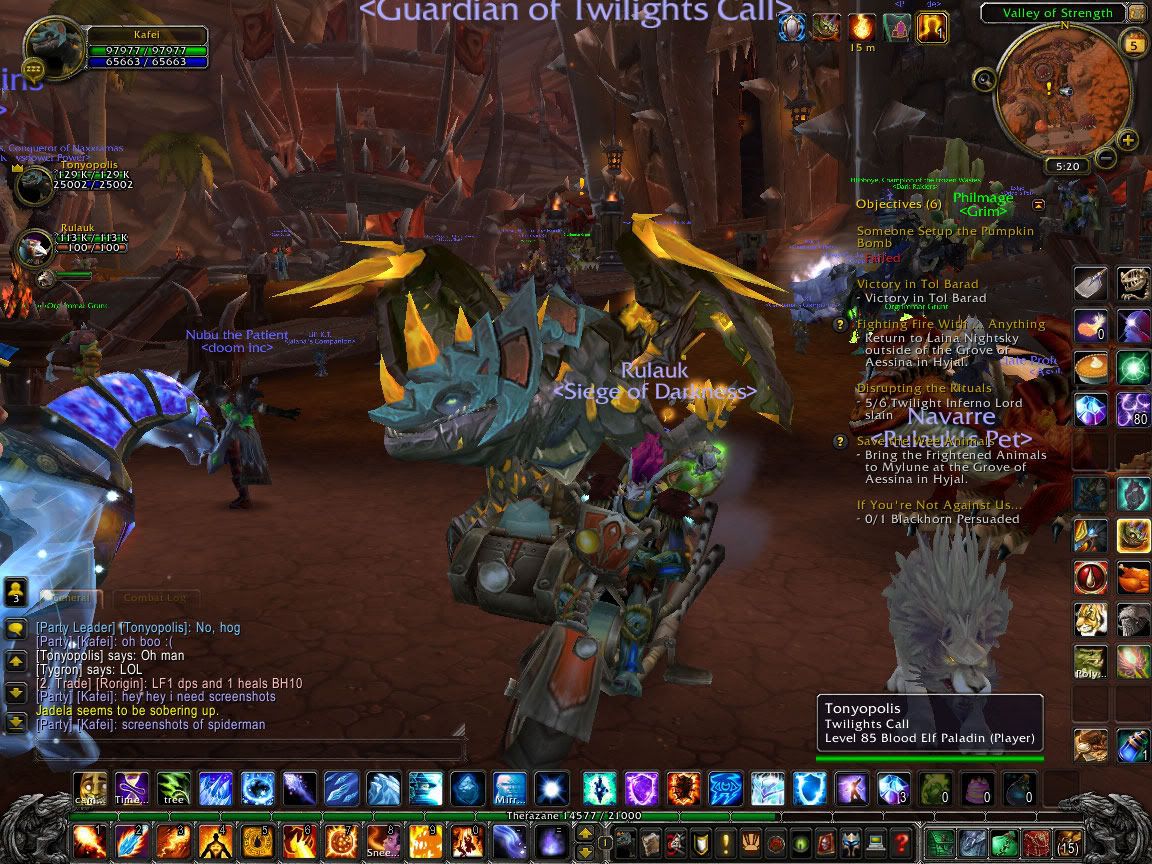Click the minimap tracking magnifier icon
The width and height of the screenshot is (1152, 864).
click(x=984, y=79)
